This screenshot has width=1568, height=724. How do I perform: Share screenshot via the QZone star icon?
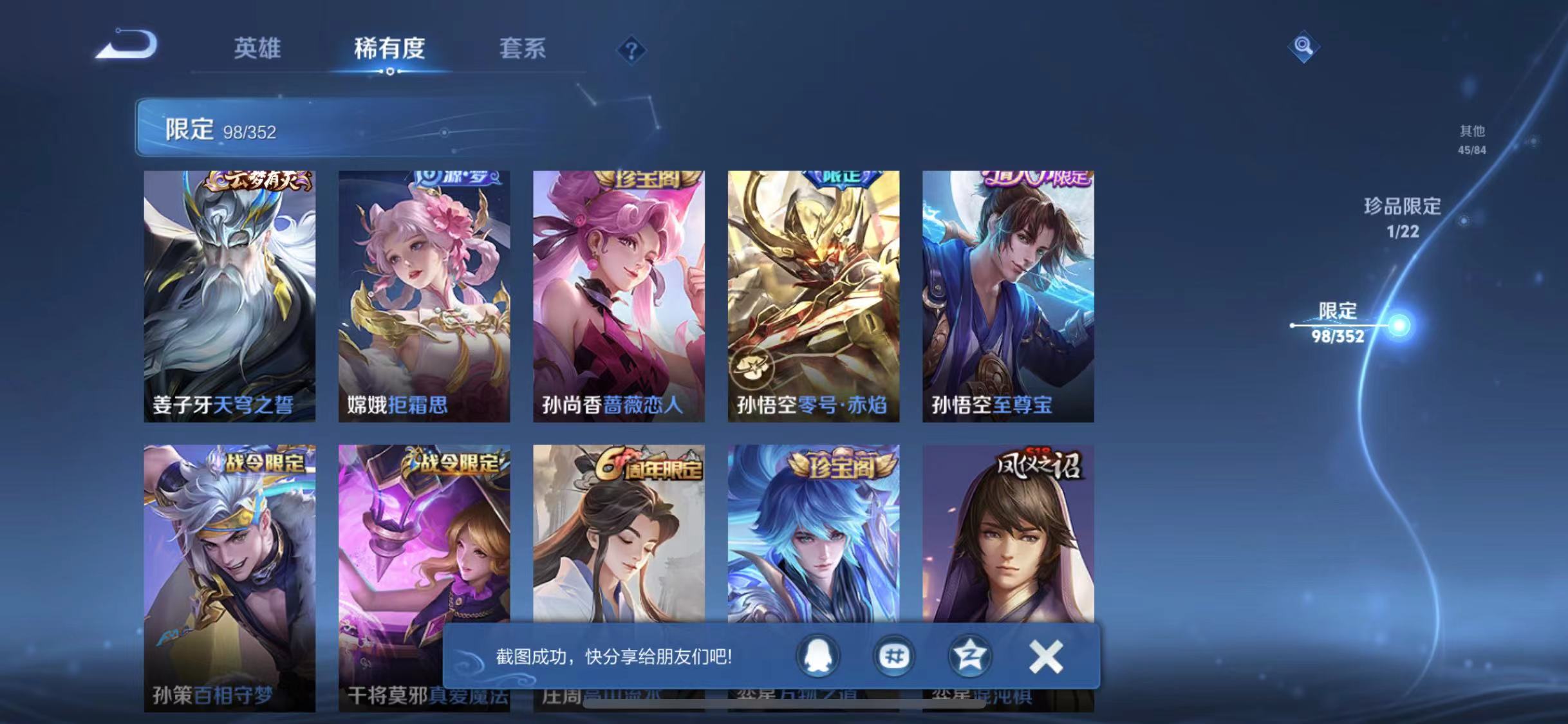(x=970, y=656)
